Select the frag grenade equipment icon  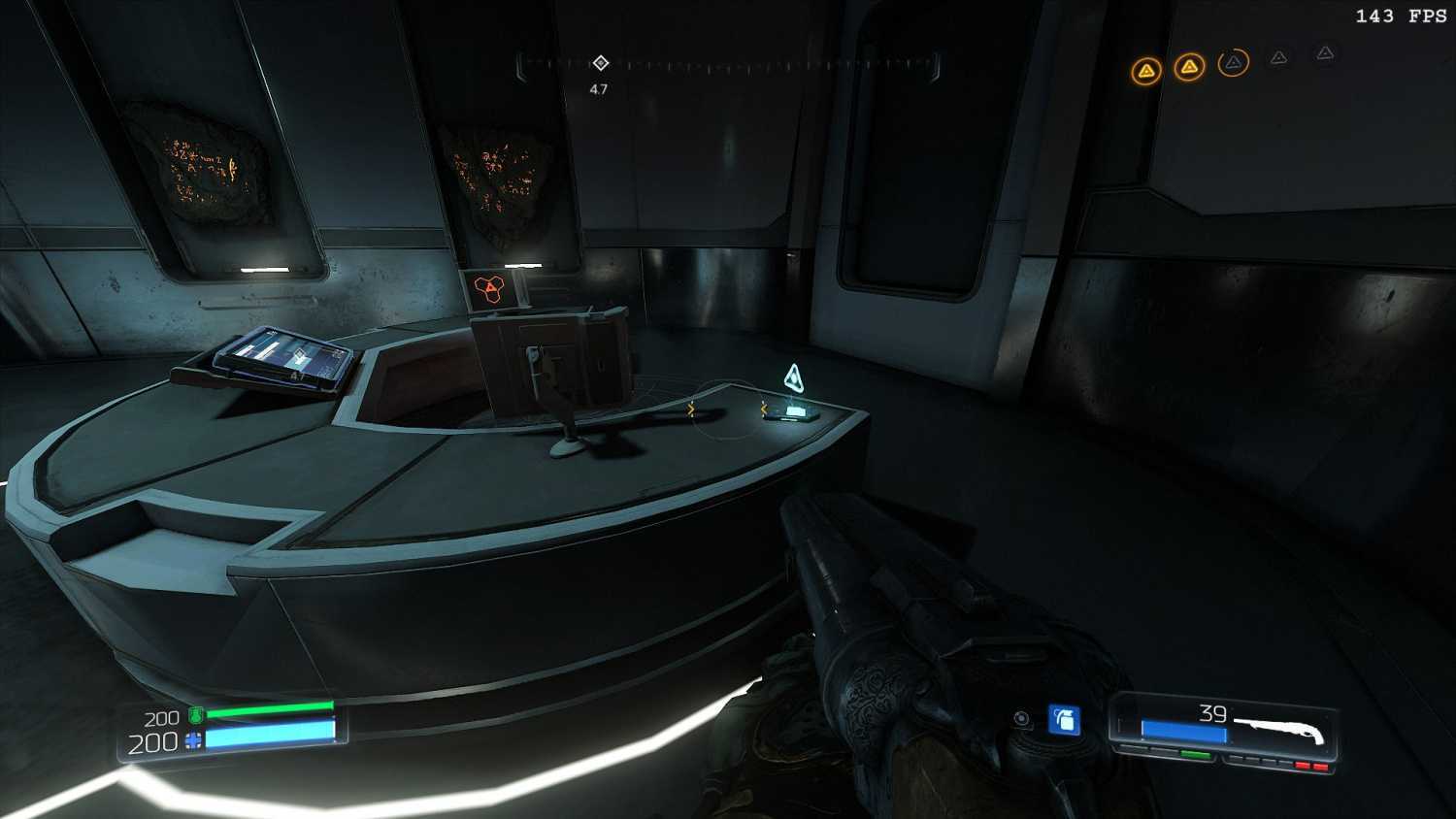[1065, 719]
